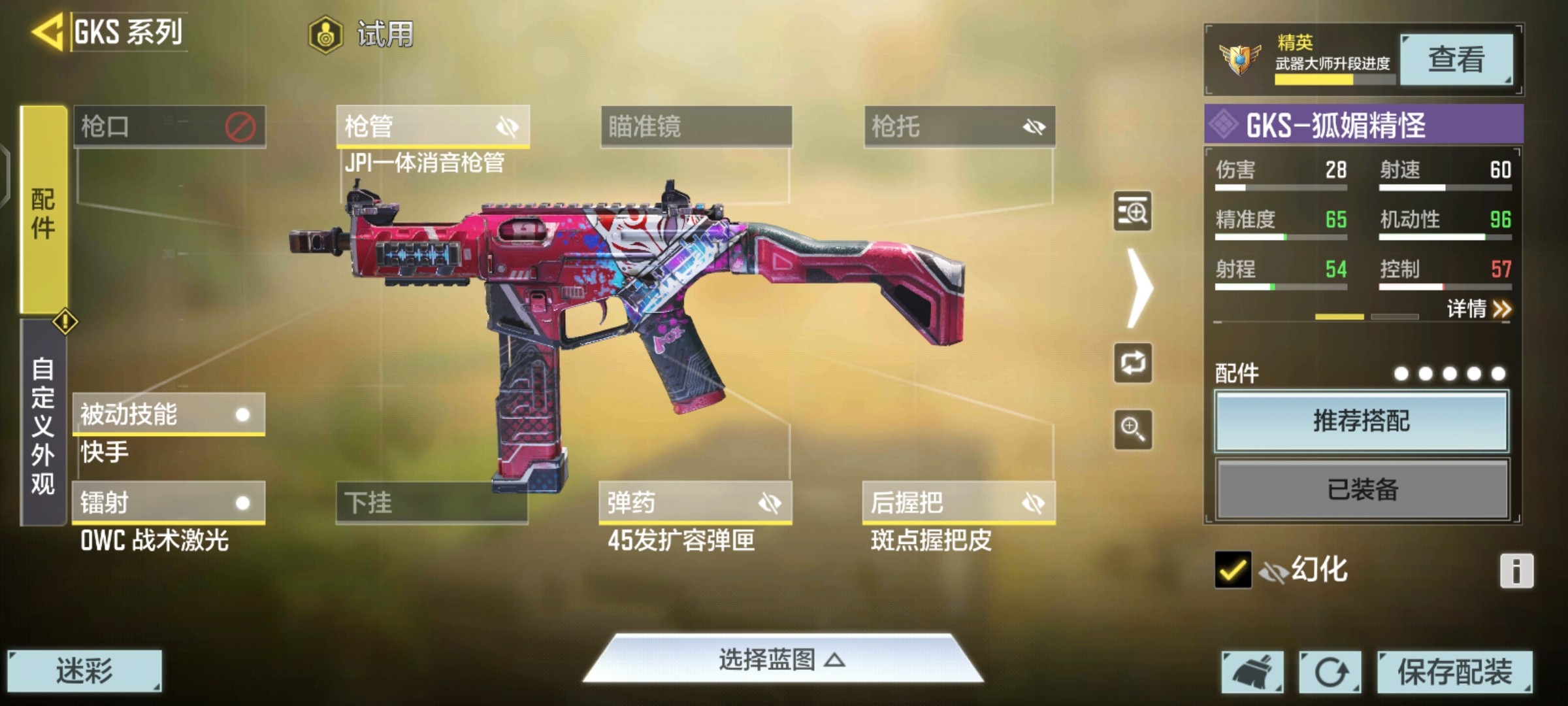
Task: Open the 被动技能 perk slot
Action: tap(168, 414)
